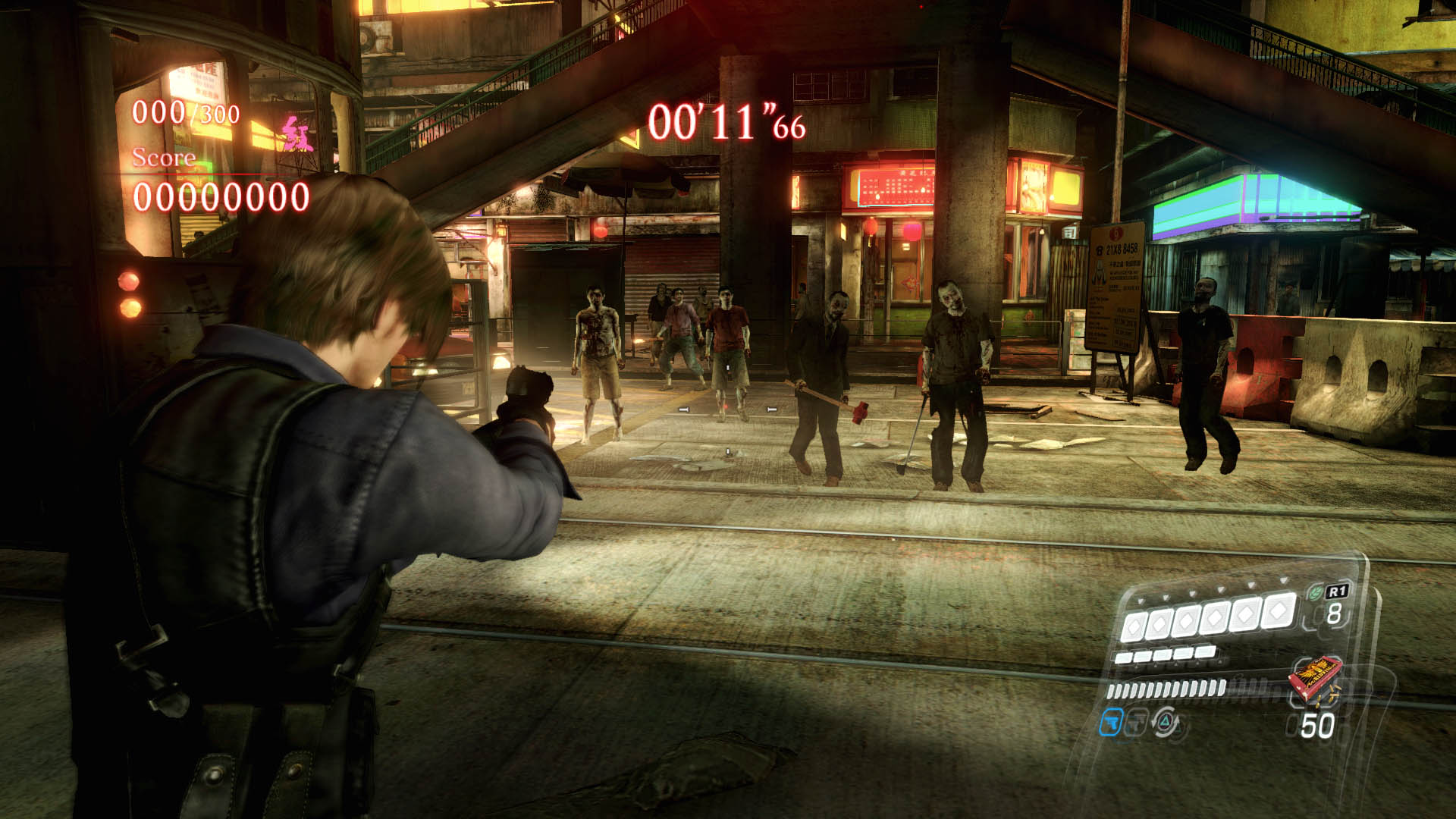The image size is (1456, 819).
Task: Expand the left arrow pickup marker on ground
Action: pos(684,409)
